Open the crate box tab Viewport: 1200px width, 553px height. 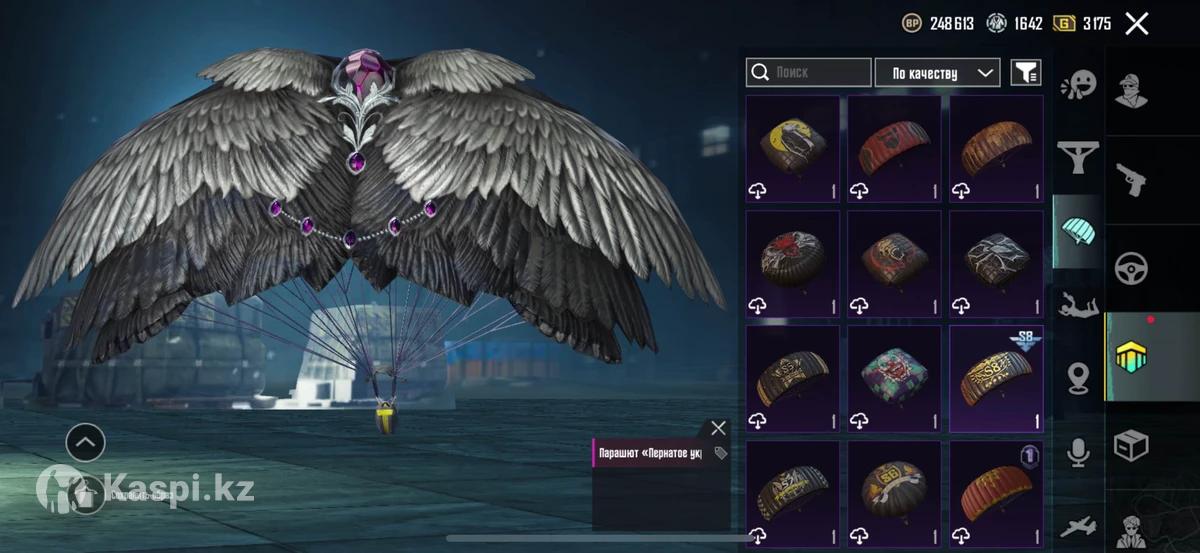1131,445
